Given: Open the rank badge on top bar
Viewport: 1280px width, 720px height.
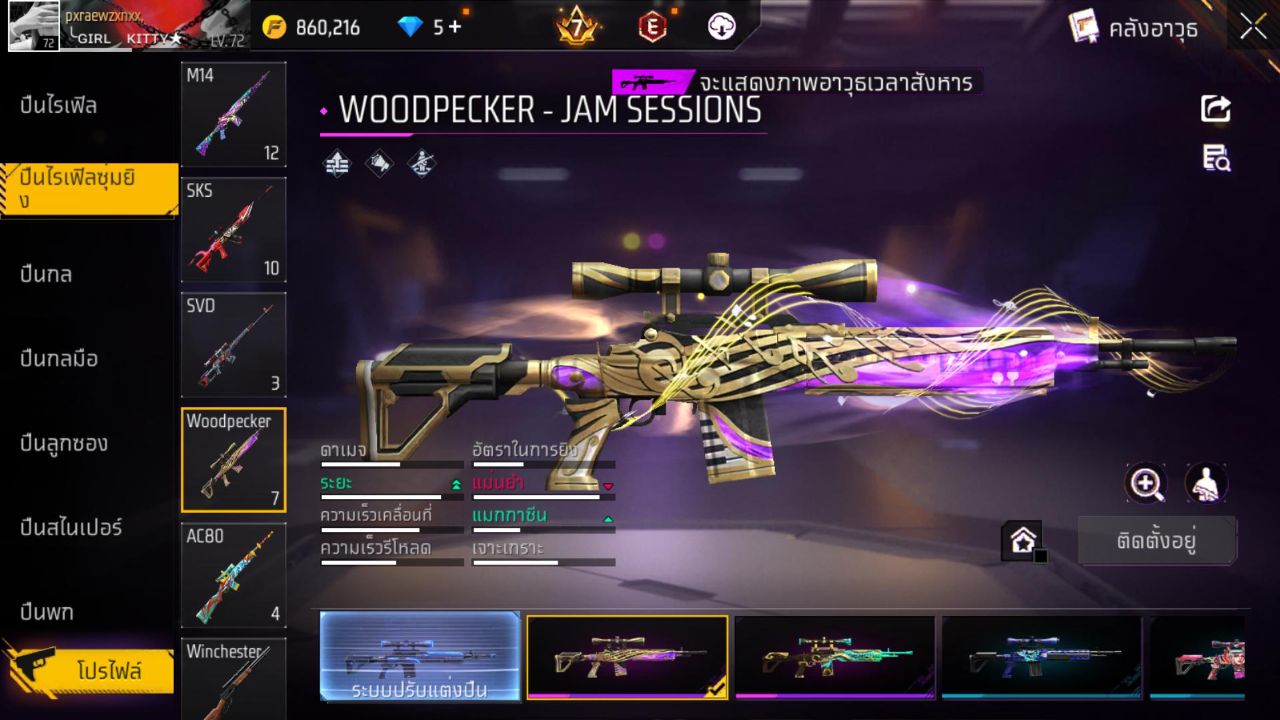Looking at the screenshot, I should coord(578,27).
